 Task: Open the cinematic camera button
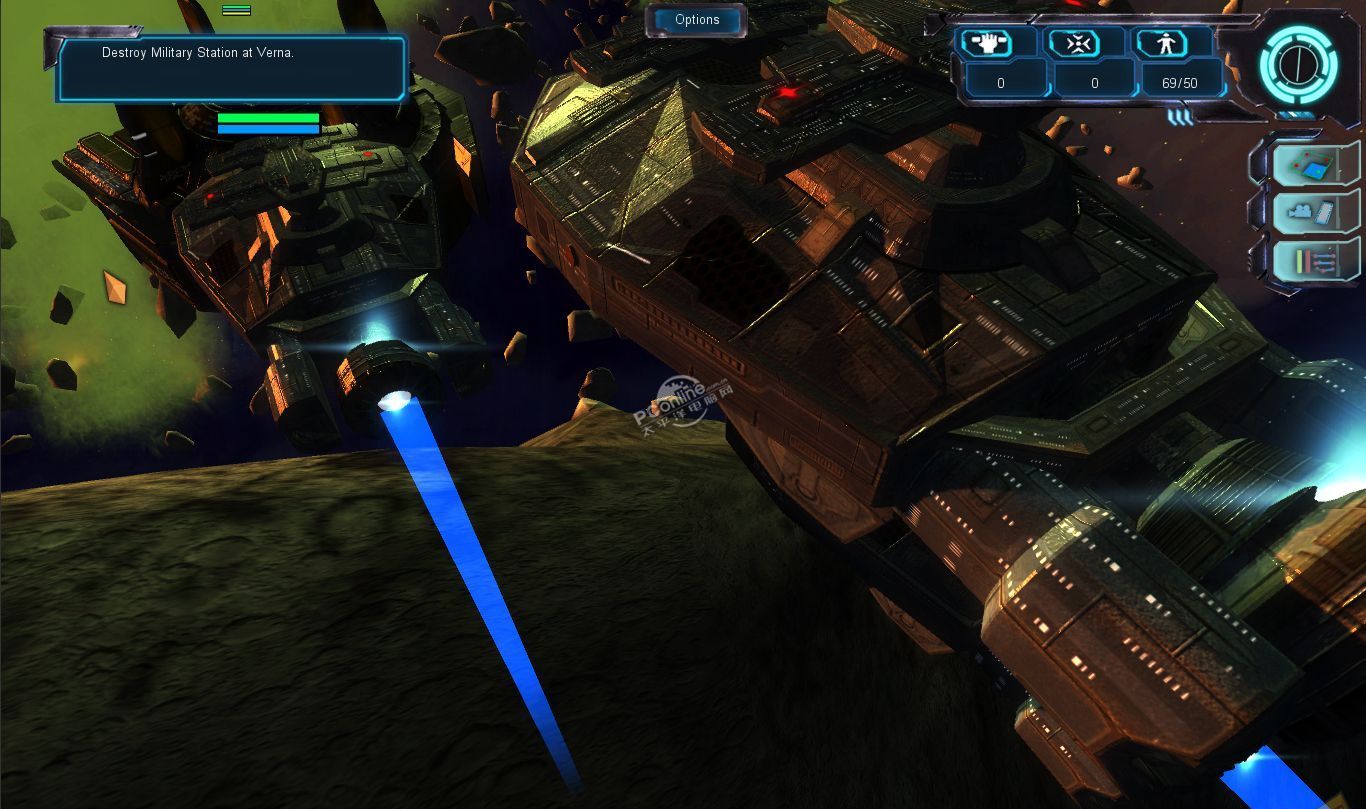click(x=1309, y=212)
